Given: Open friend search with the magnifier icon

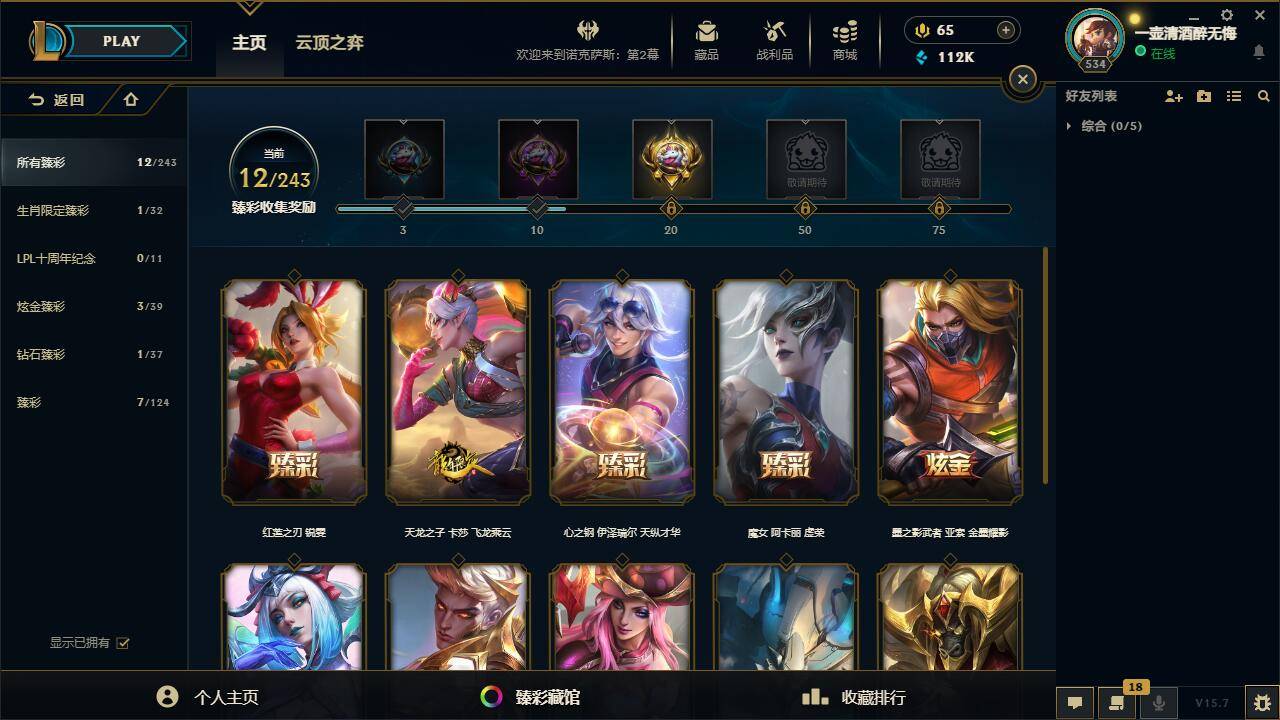Looking at the screenshot, I should tap(1264, 96).
